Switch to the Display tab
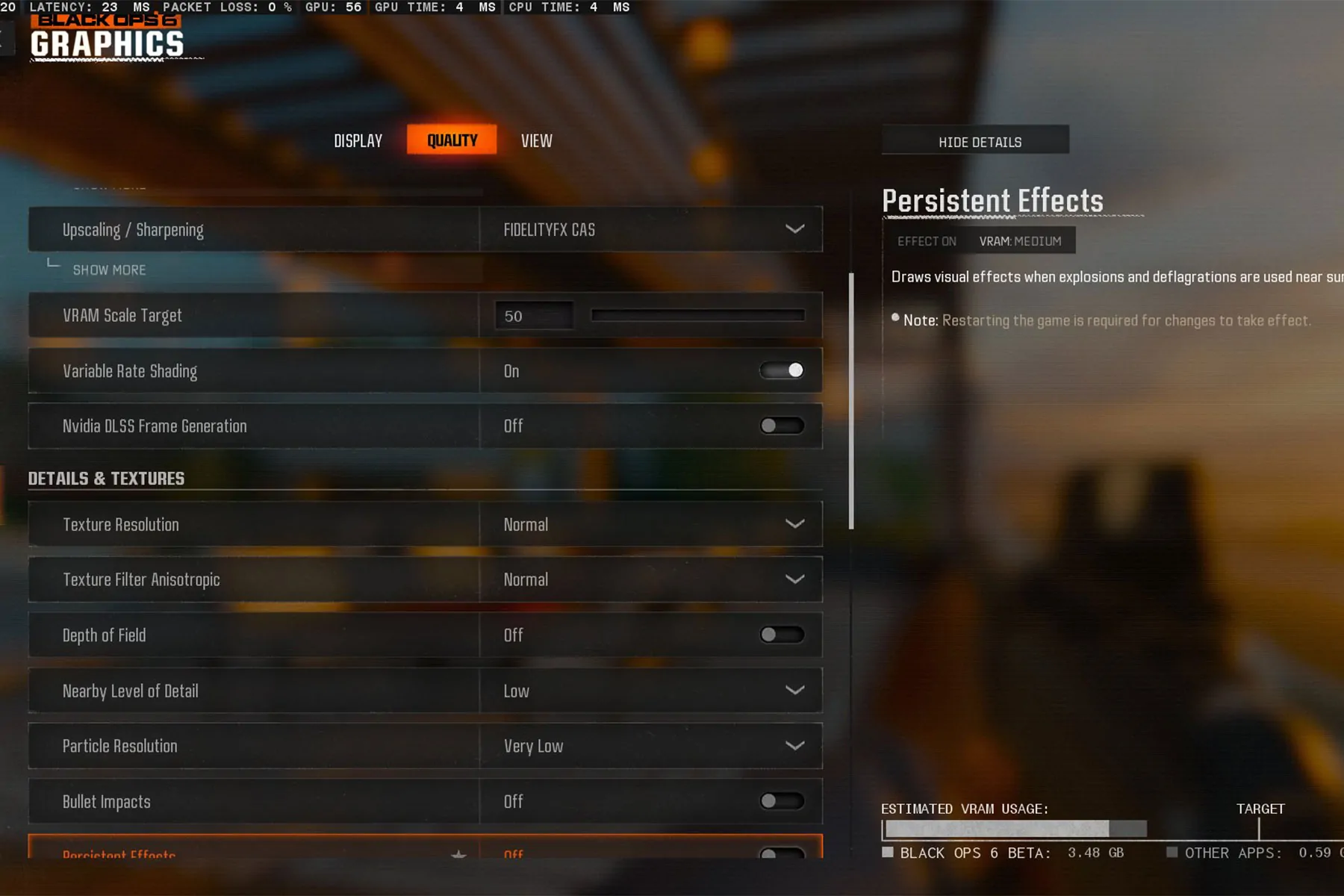The image size is (1344, 896). (358, 141)
